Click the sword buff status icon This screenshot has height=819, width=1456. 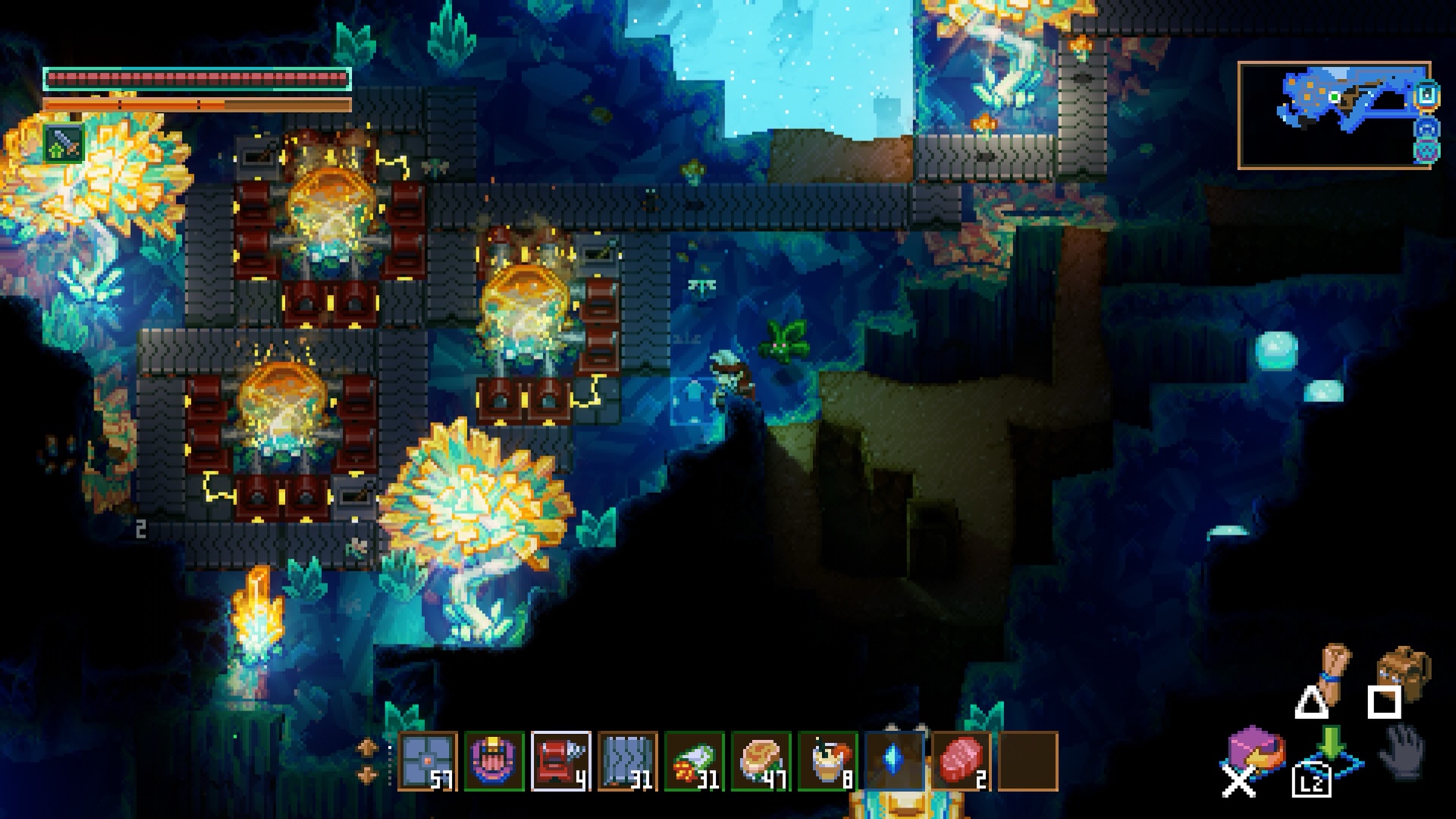63,144
